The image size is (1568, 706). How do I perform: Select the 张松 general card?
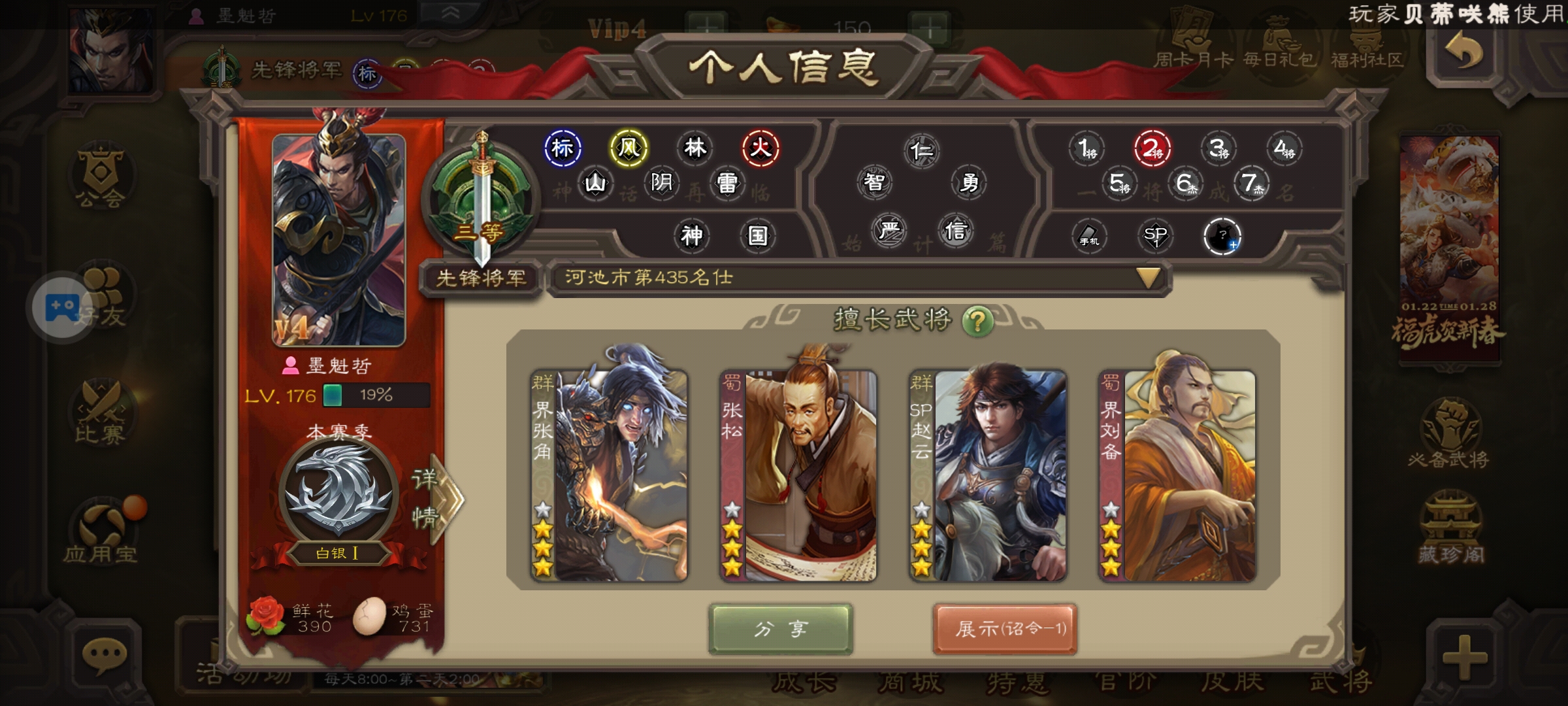tap(798, 476)
